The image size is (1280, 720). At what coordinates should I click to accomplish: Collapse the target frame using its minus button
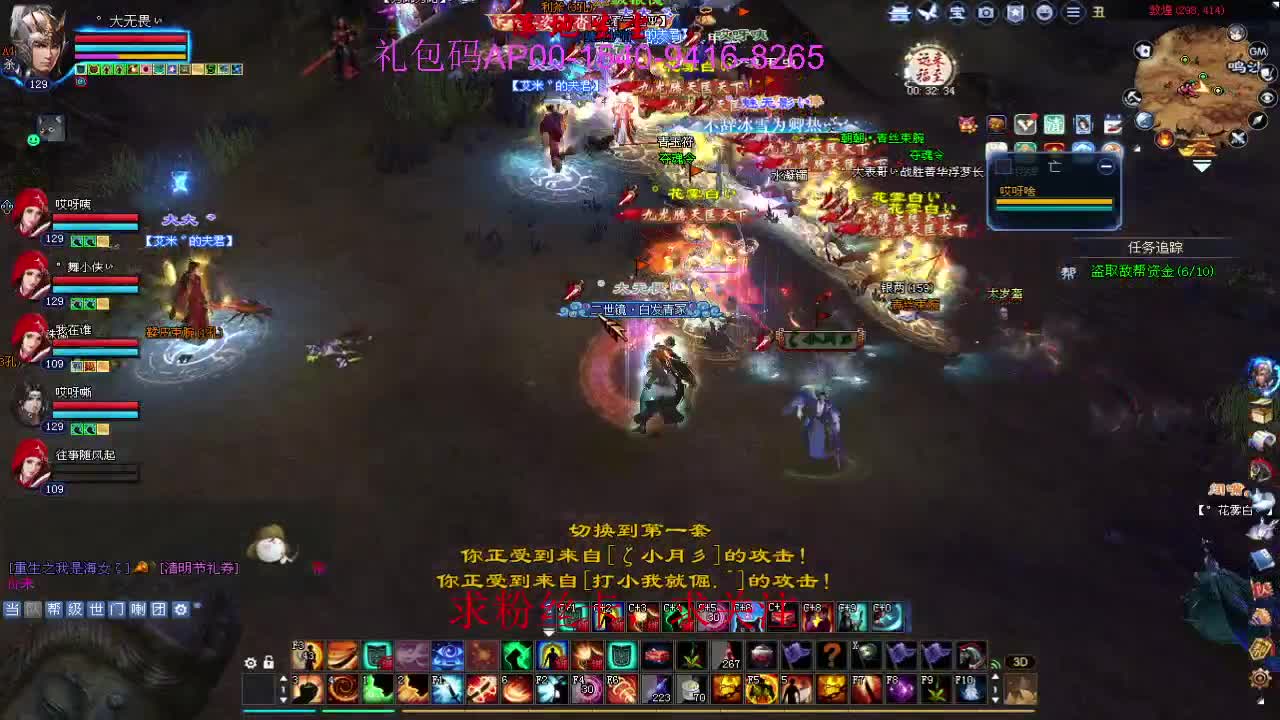click(x=1105, y=167)
